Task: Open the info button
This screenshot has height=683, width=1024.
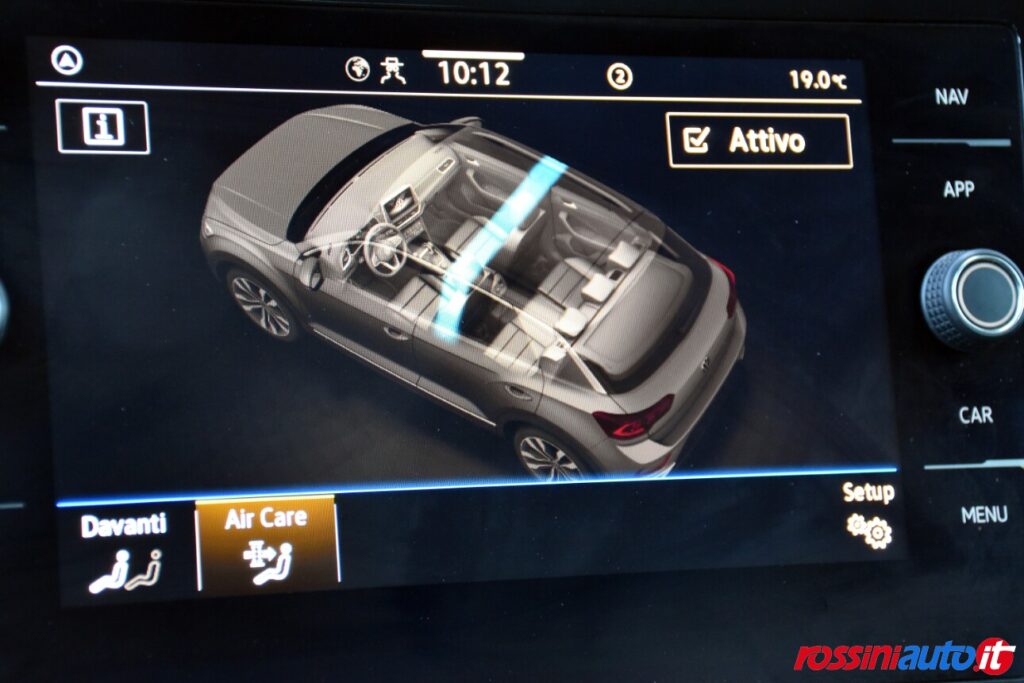Action: pyautogui.click(x=103, y=127)
